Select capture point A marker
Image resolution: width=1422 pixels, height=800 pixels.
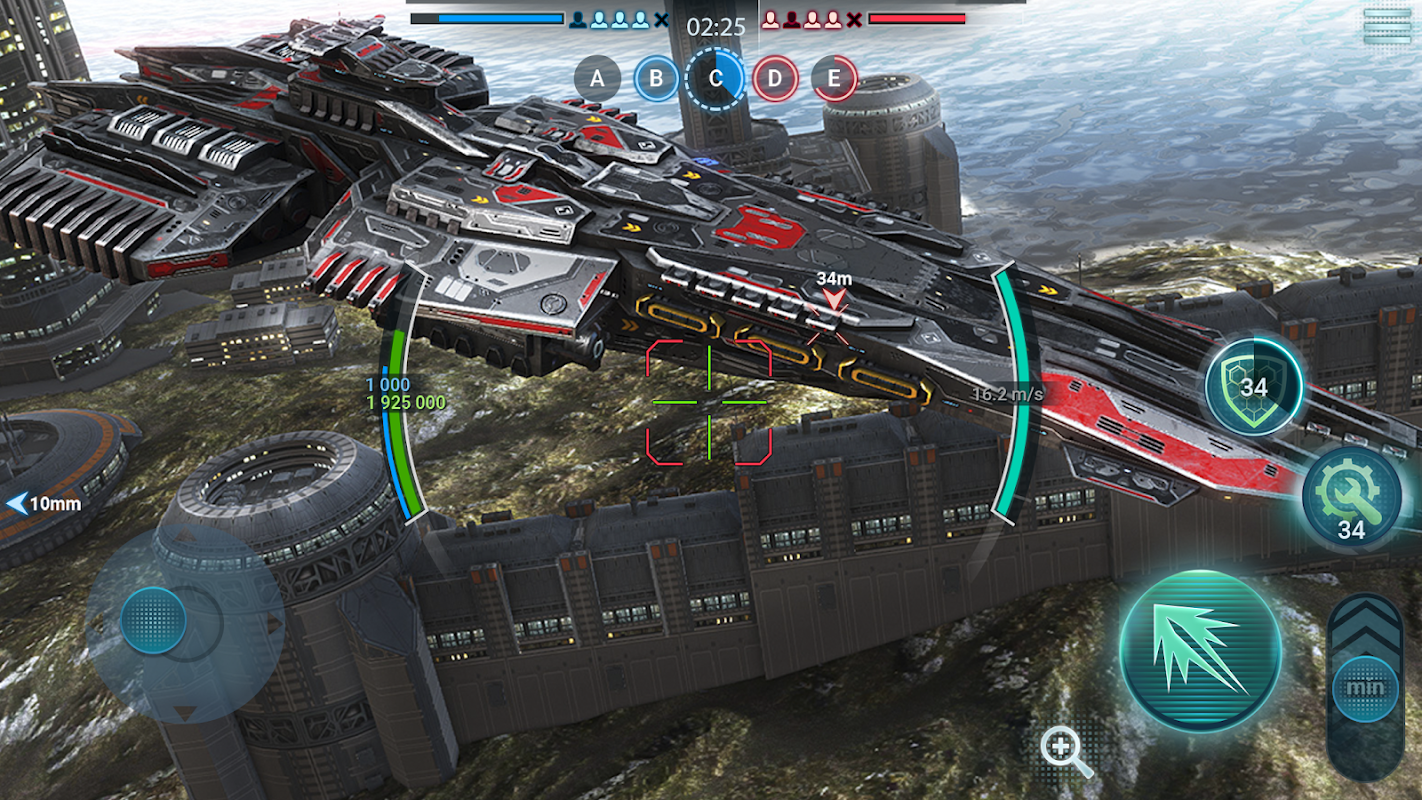coord(598,78)
